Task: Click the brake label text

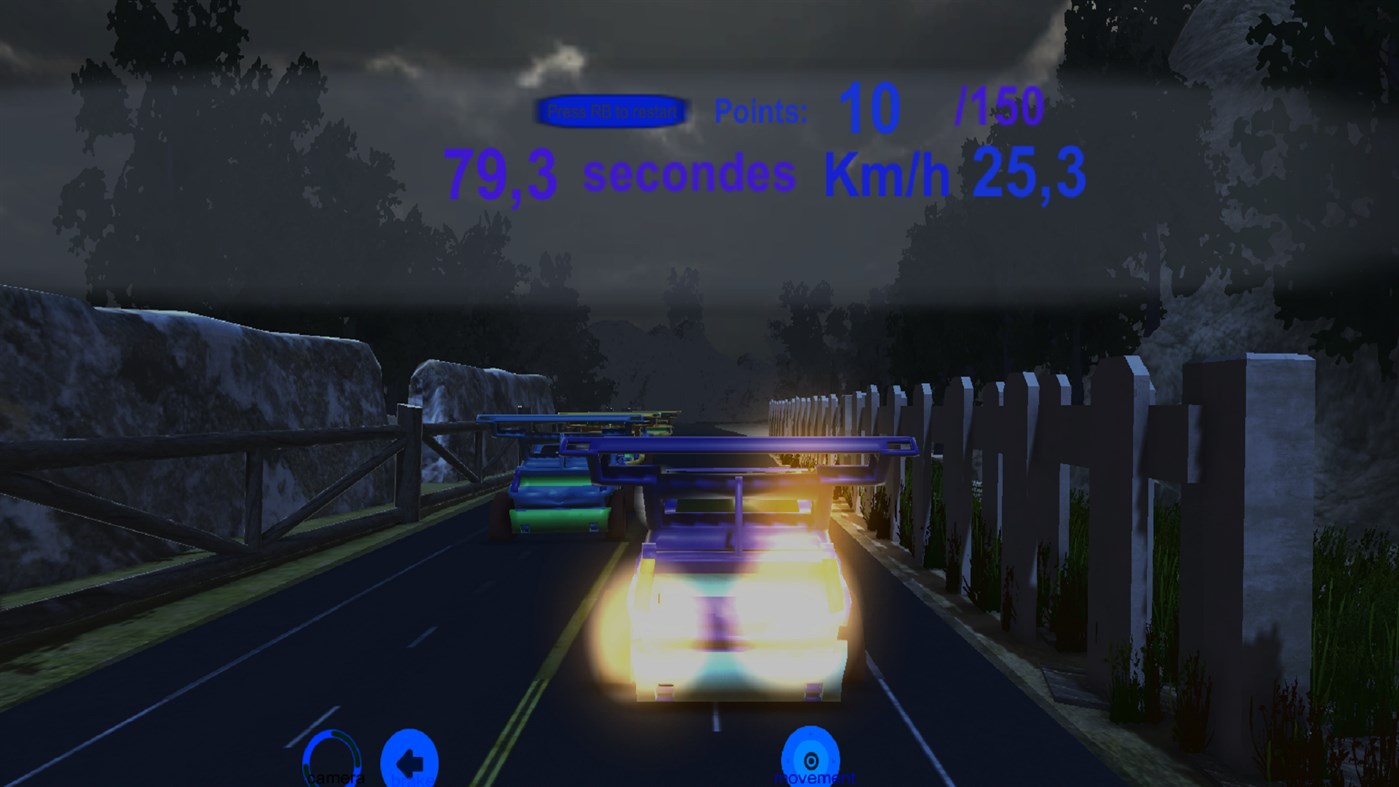Action: 412,780
